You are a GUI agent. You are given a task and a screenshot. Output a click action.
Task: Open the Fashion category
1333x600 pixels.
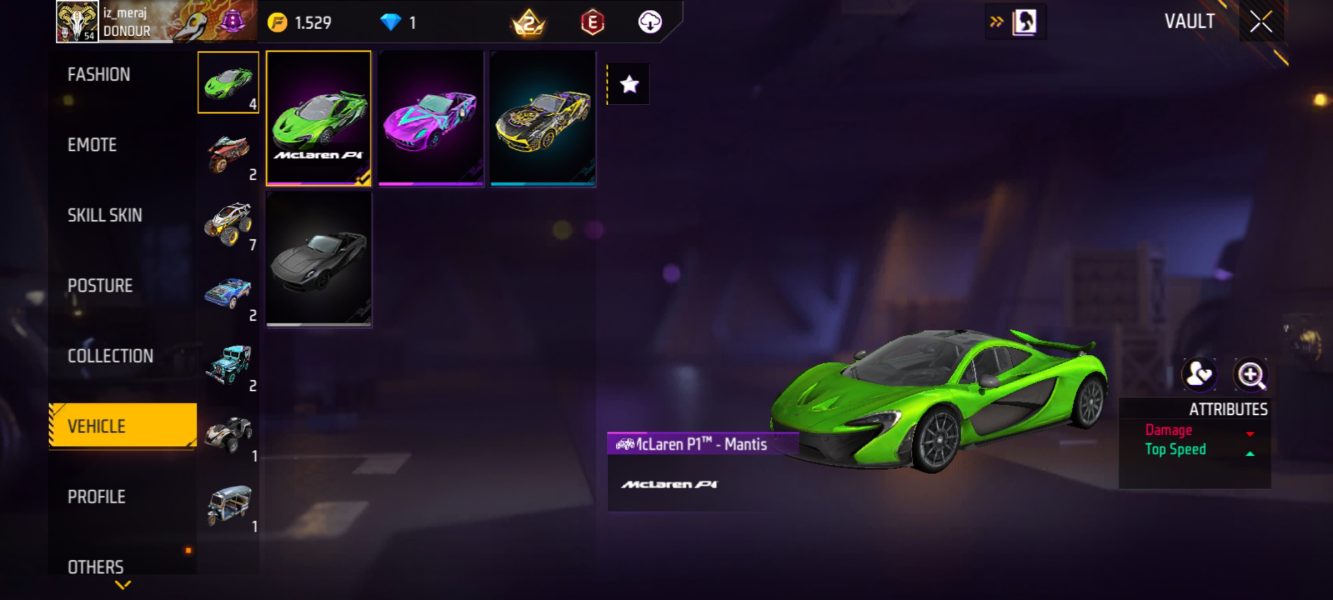(99, 75)
